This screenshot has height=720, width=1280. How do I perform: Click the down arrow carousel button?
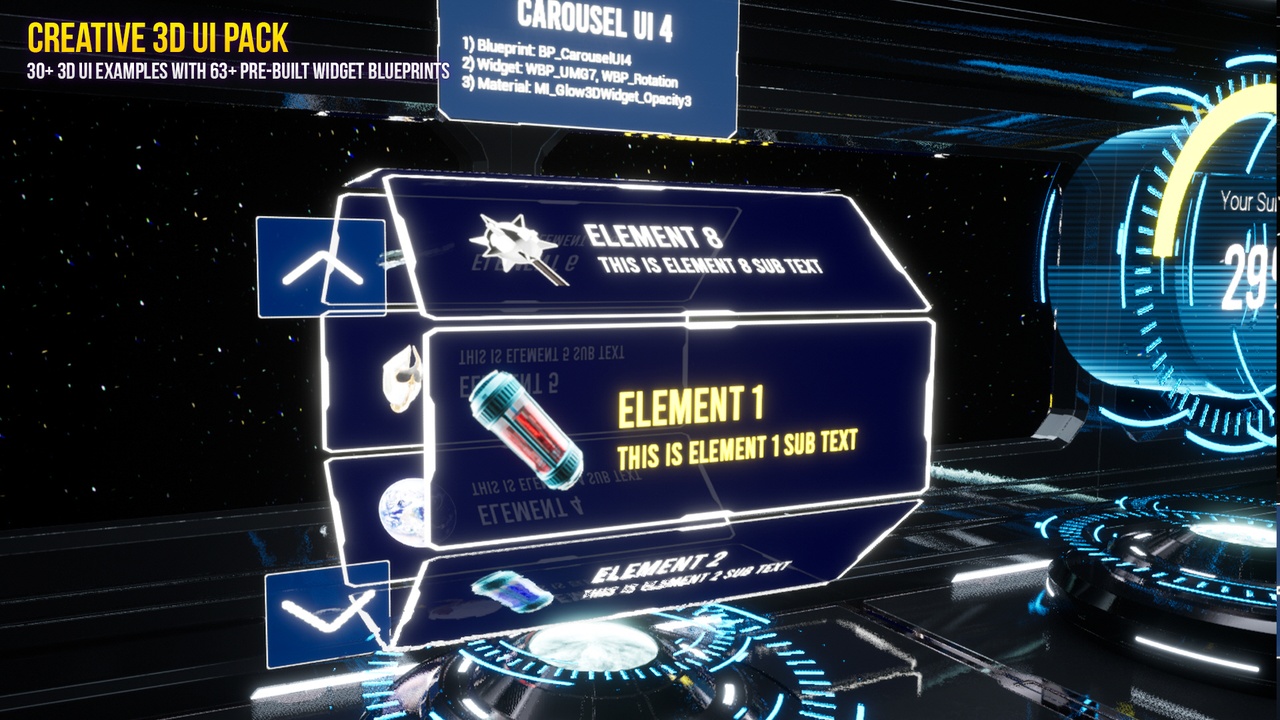[327, 609]
